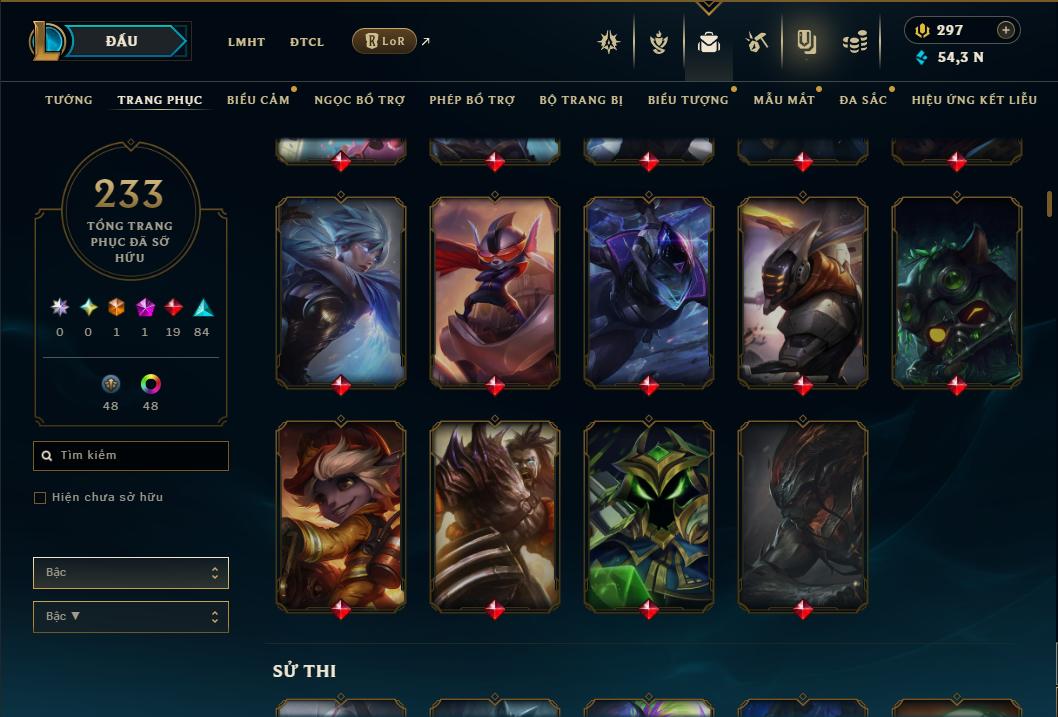Screen dimensions: 1058x717
Task: Add currency with the plus button
Action: (1006, 30)
